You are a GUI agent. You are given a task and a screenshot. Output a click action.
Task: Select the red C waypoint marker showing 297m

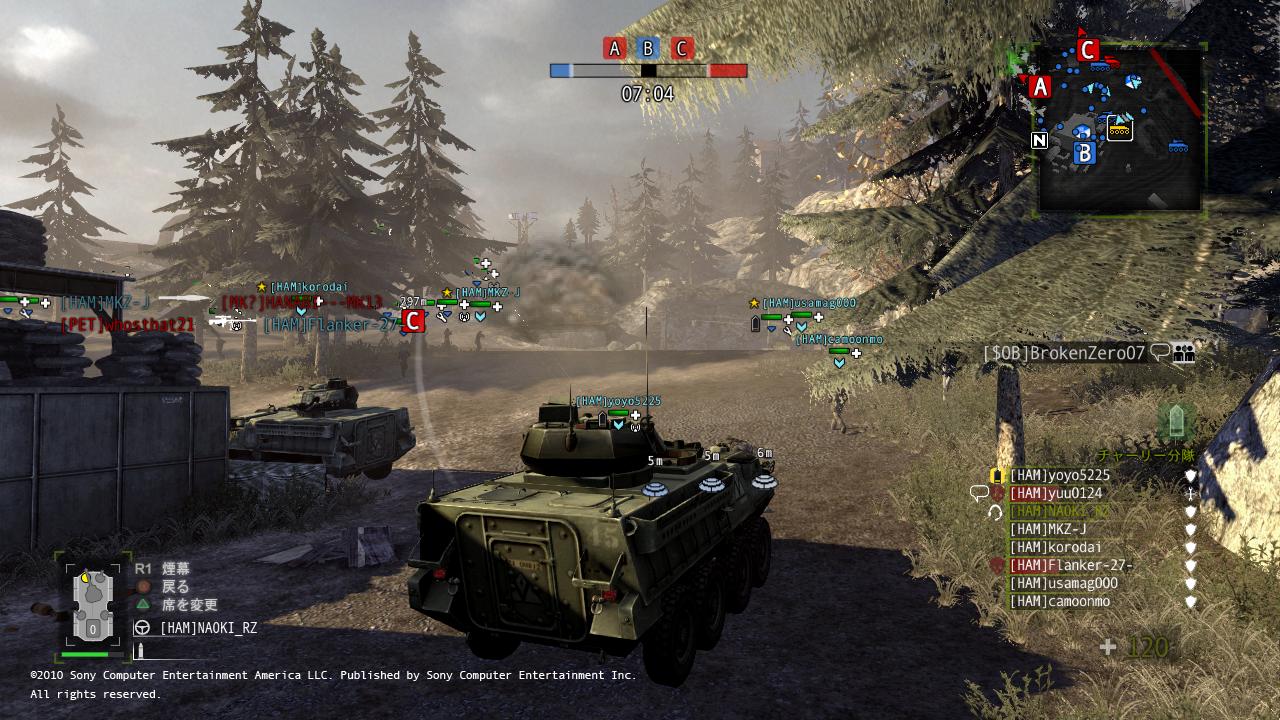[x=412, y=321]
